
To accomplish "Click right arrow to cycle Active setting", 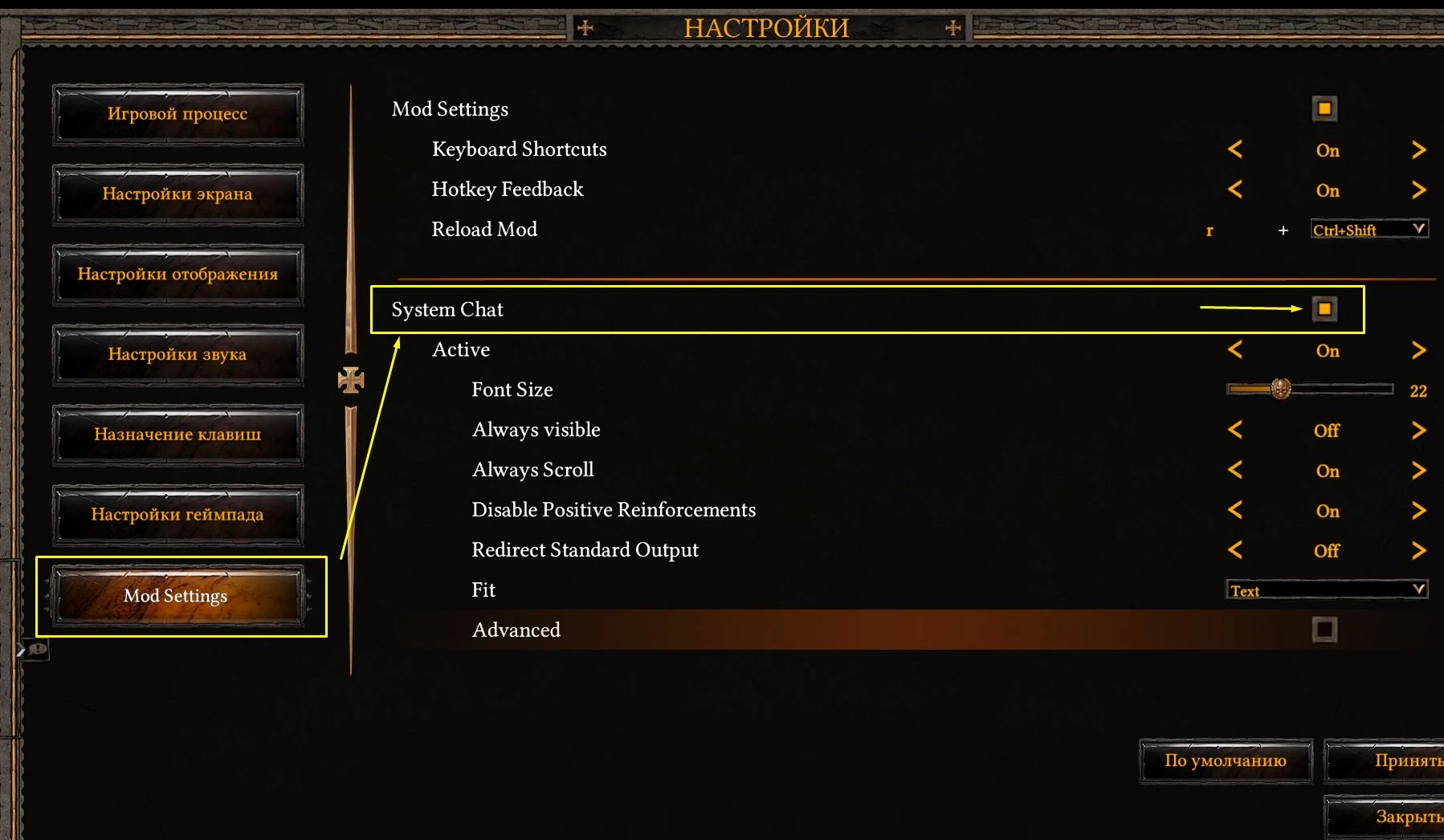I will coord(1418,350).
